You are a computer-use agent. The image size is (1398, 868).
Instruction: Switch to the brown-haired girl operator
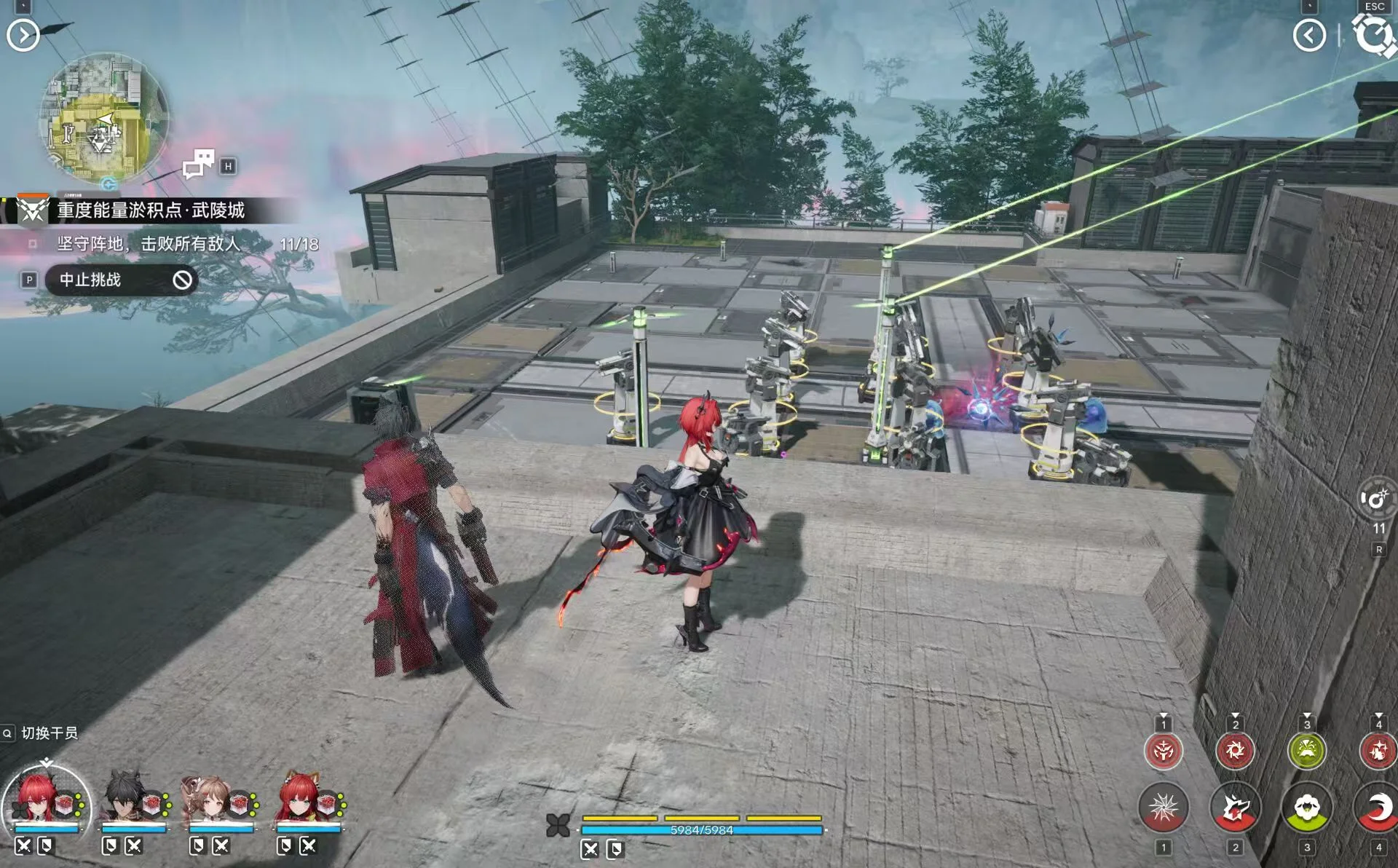coord(211,801)
